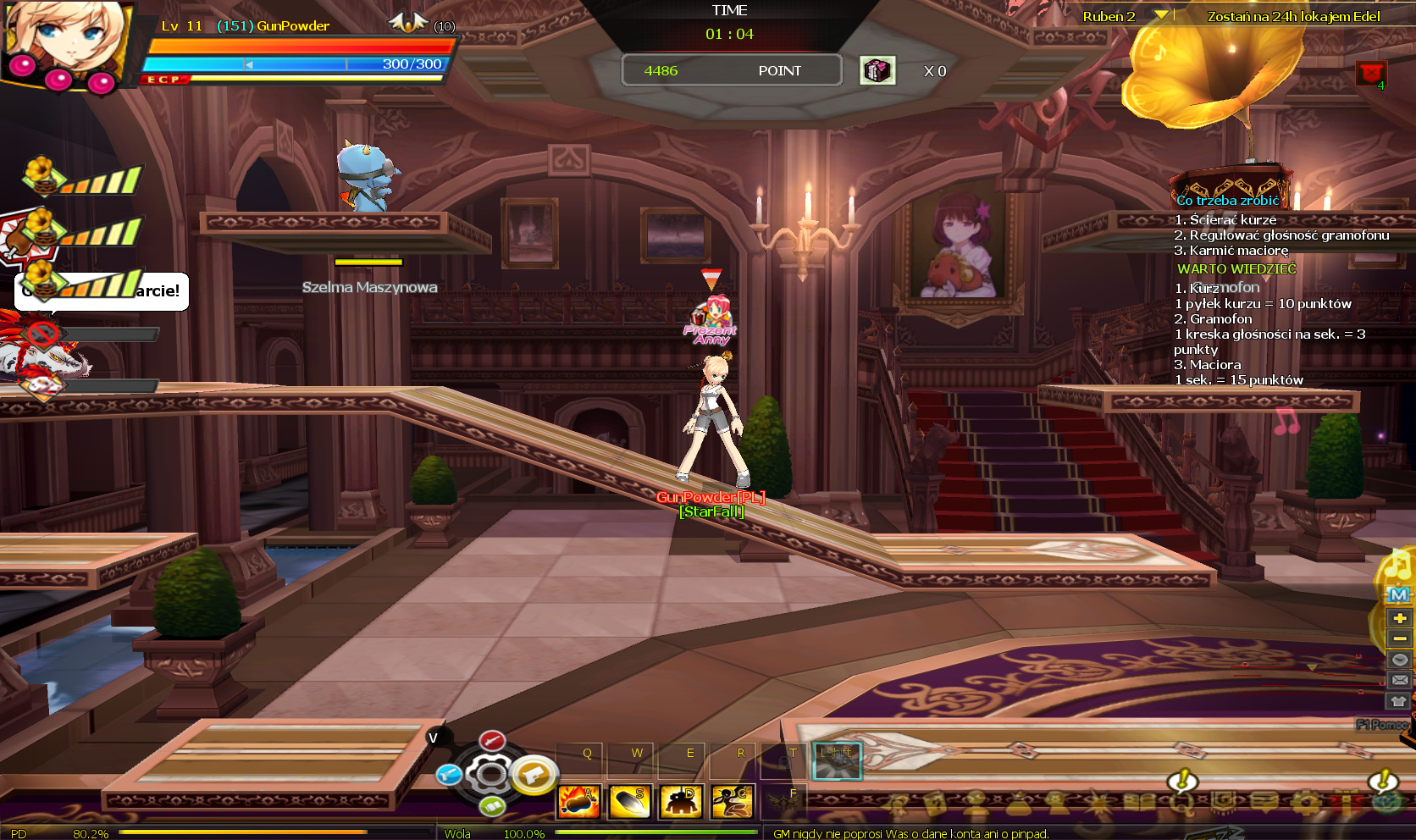Viewport: 1416px width, 840px height.
Task: Pick the green ammo weapon wheel option
Action: tap(492, 806)
